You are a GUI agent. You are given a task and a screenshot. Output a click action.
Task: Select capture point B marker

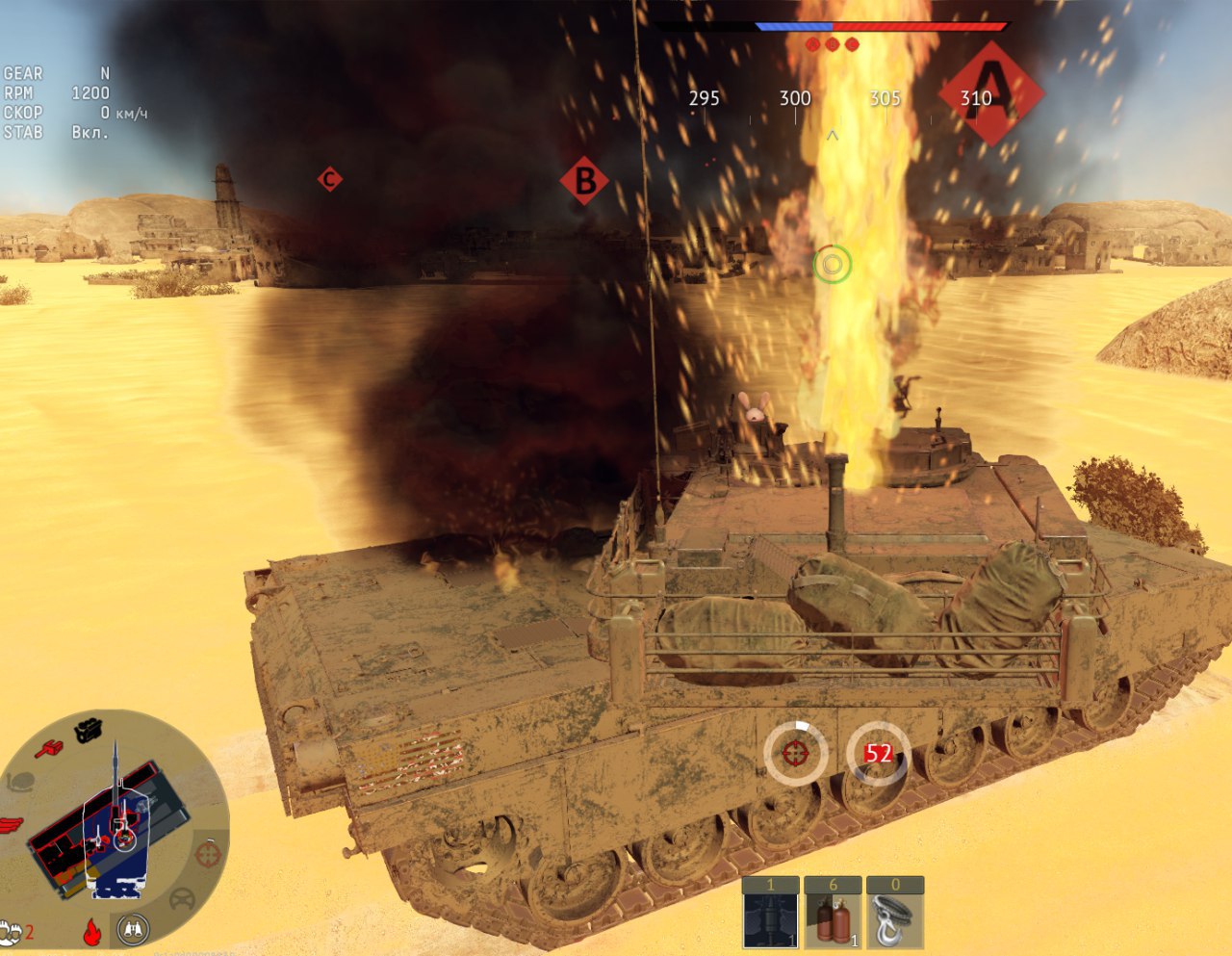tap(584, 180)
